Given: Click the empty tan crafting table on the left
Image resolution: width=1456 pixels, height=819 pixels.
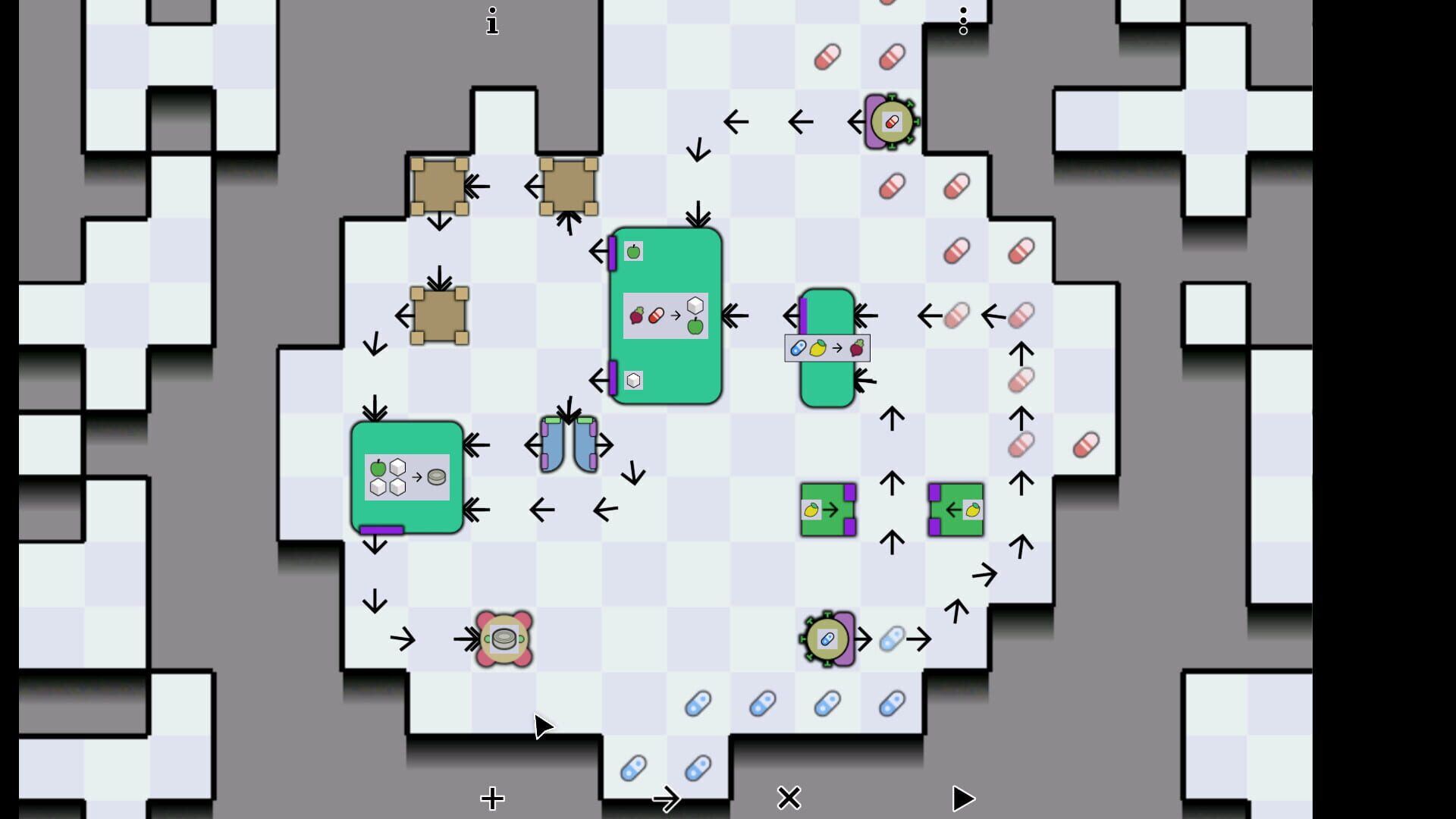Looking at the screenshot, I should (440, 314).
